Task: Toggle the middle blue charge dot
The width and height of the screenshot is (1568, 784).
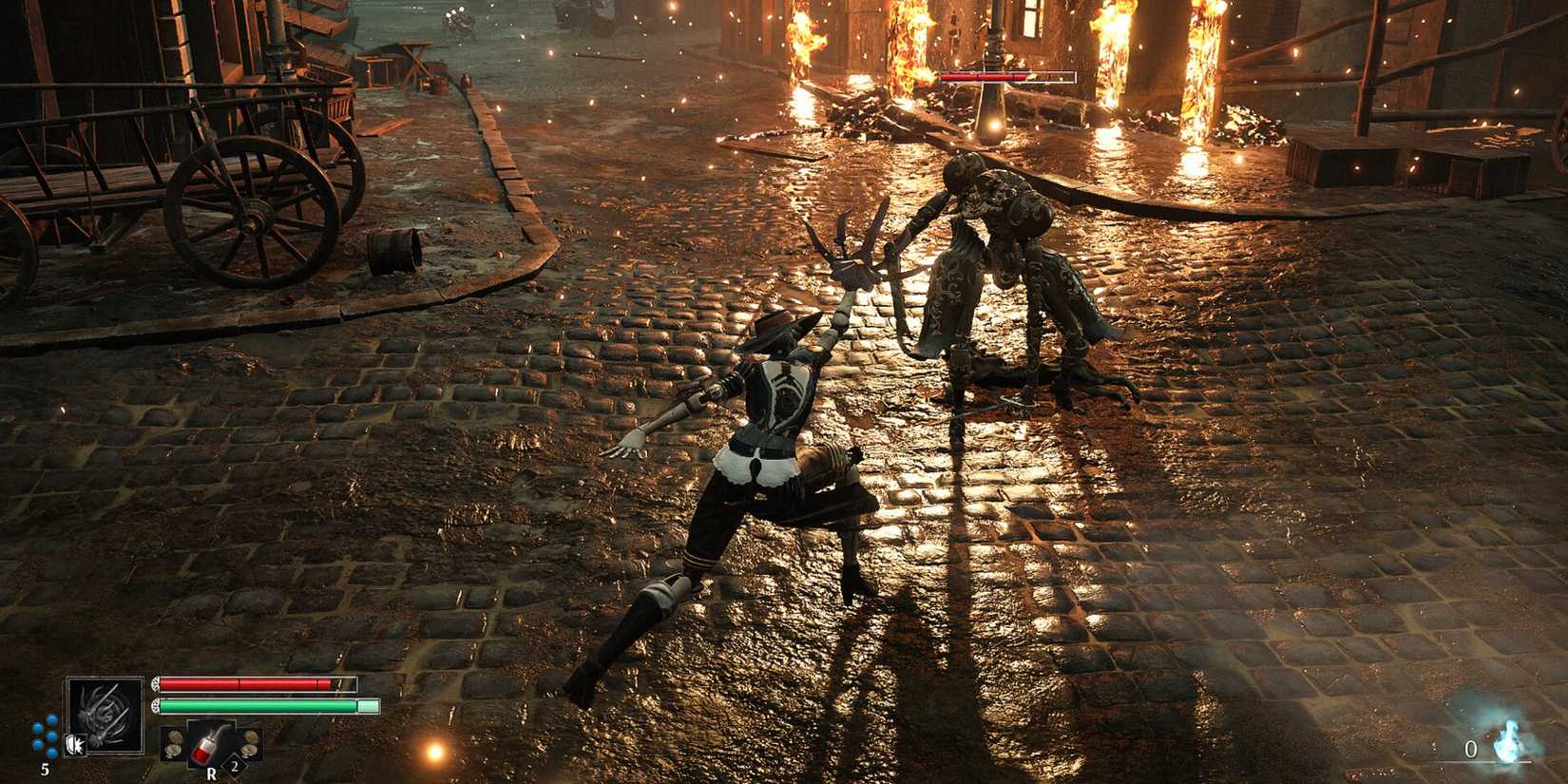Action: click(50, 736)
